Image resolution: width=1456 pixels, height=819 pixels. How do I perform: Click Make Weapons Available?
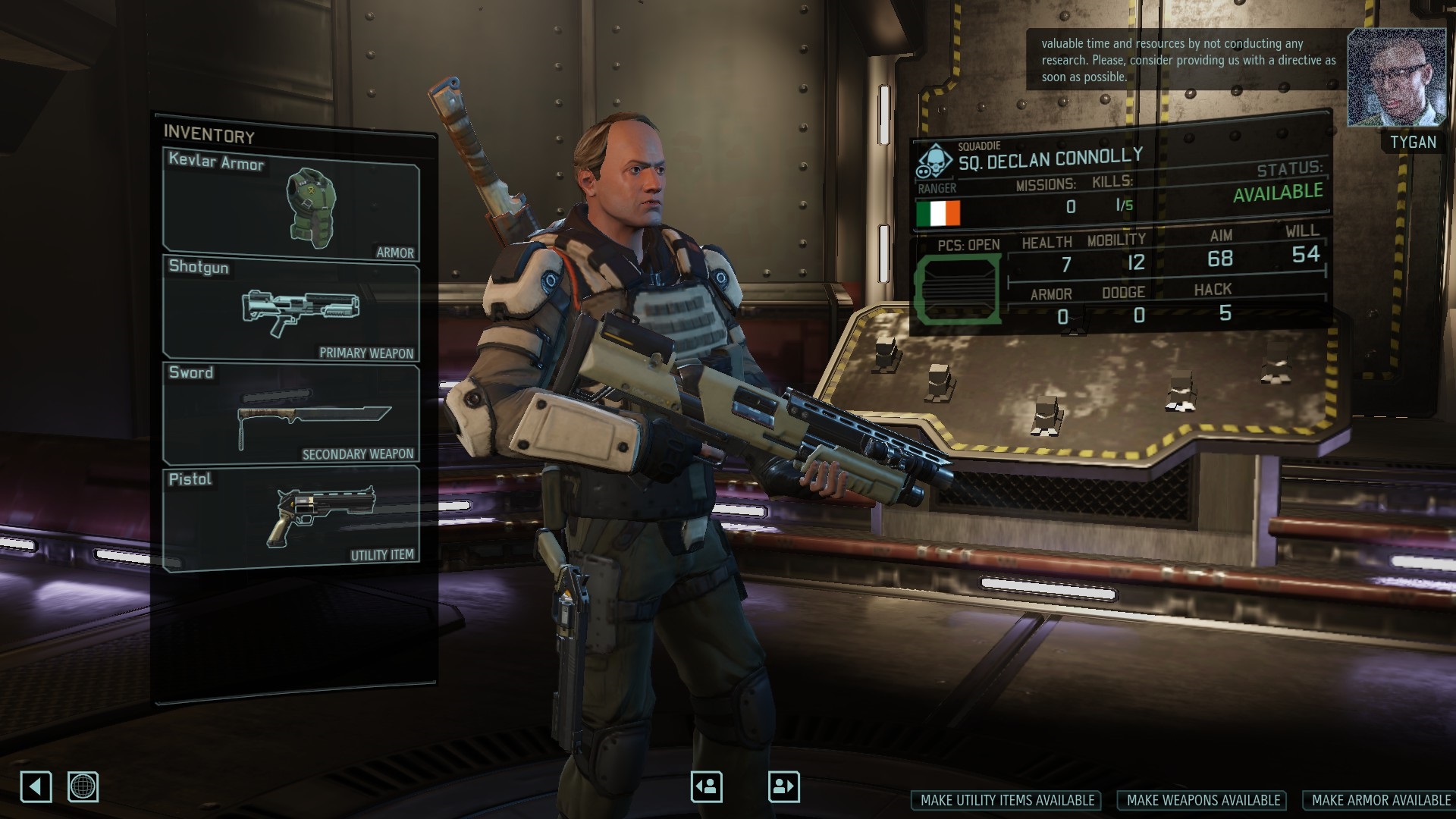(1203, 800)
